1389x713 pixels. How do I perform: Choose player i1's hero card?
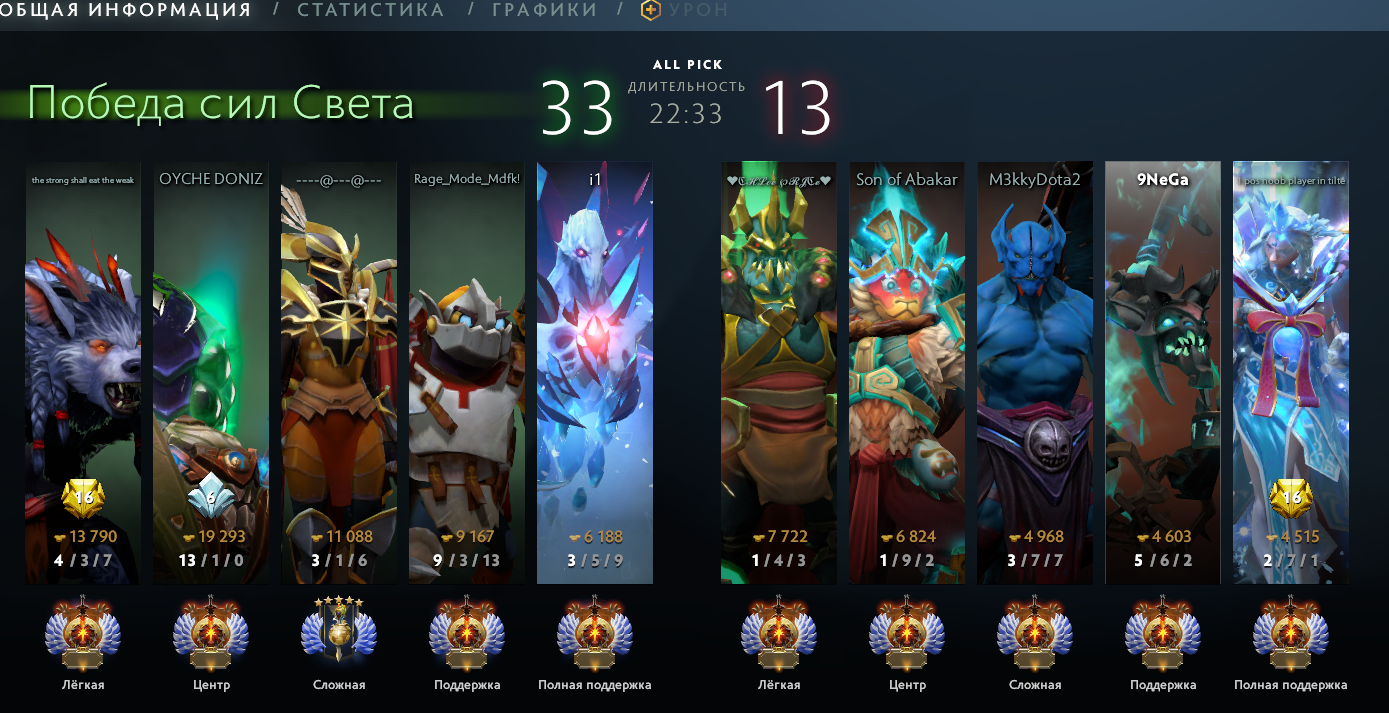595,372
